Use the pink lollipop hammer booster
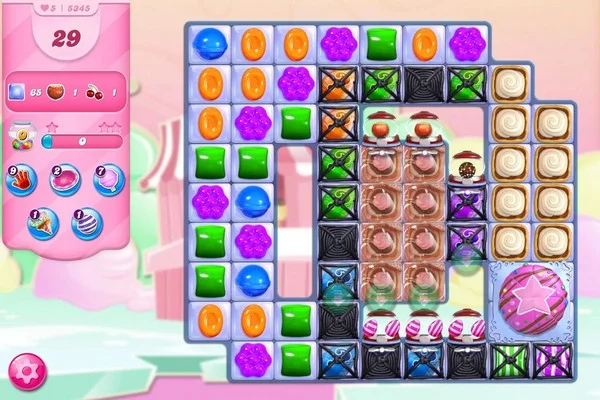Screen dimensions: 600x400 click(64, 180)
